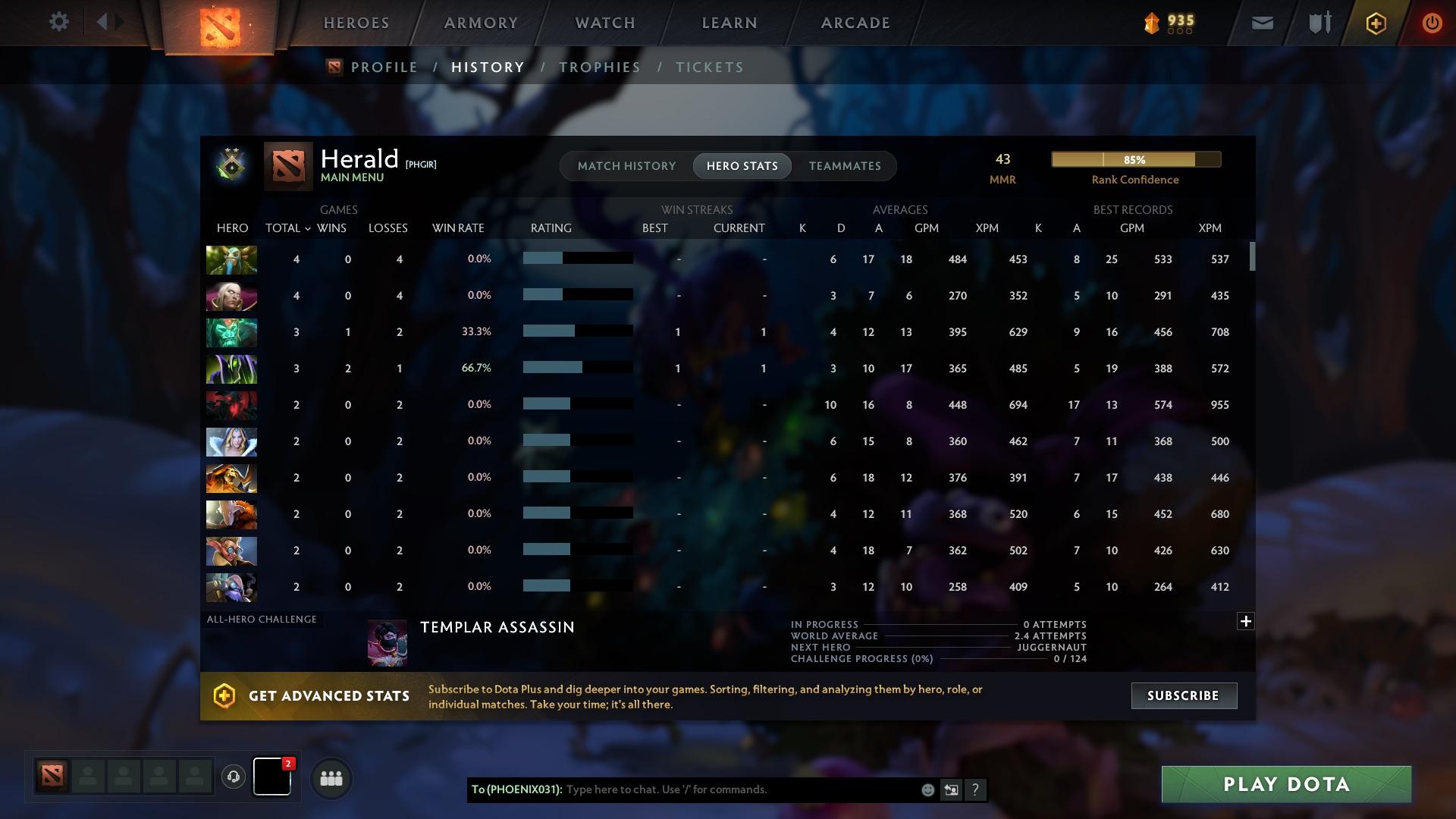The width and height of the screenshot is (1456, 819).
Task: Click the shards balance icon showing 935
Action: pyautogui.click(x=1150, y=22)
